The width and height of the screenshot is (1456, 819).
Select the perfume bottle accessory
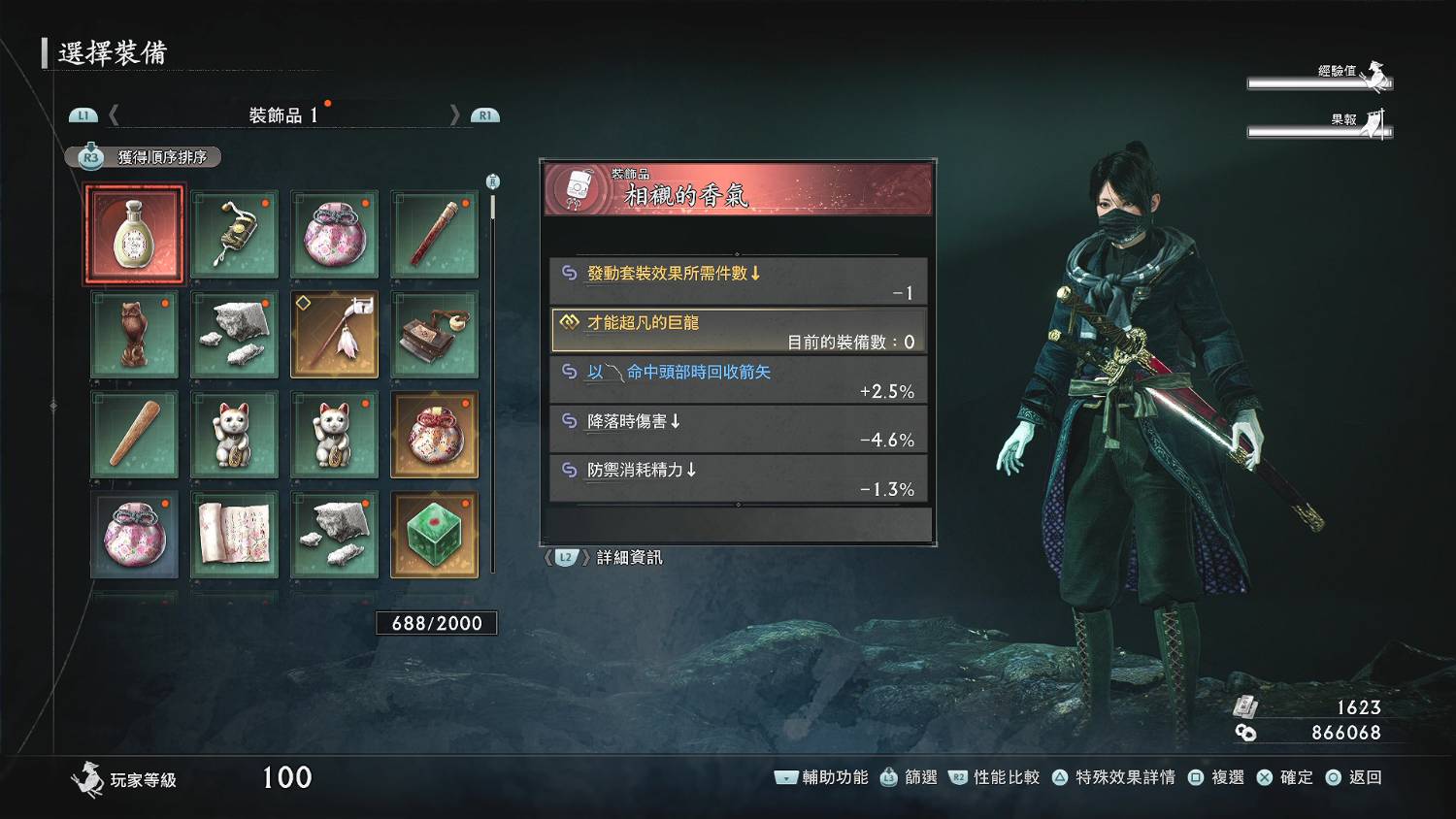pos(134,236)
